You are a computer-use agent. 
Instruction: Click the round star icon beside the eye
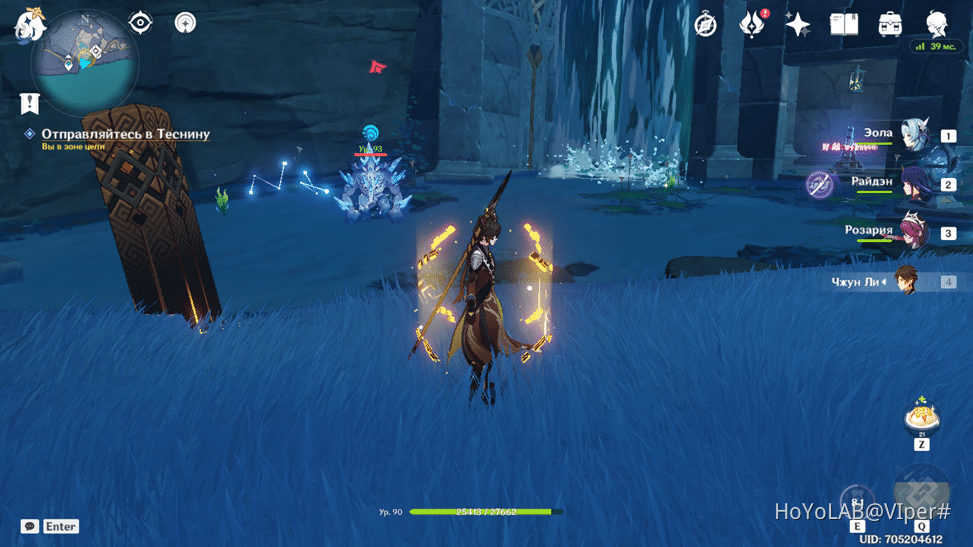185,23
